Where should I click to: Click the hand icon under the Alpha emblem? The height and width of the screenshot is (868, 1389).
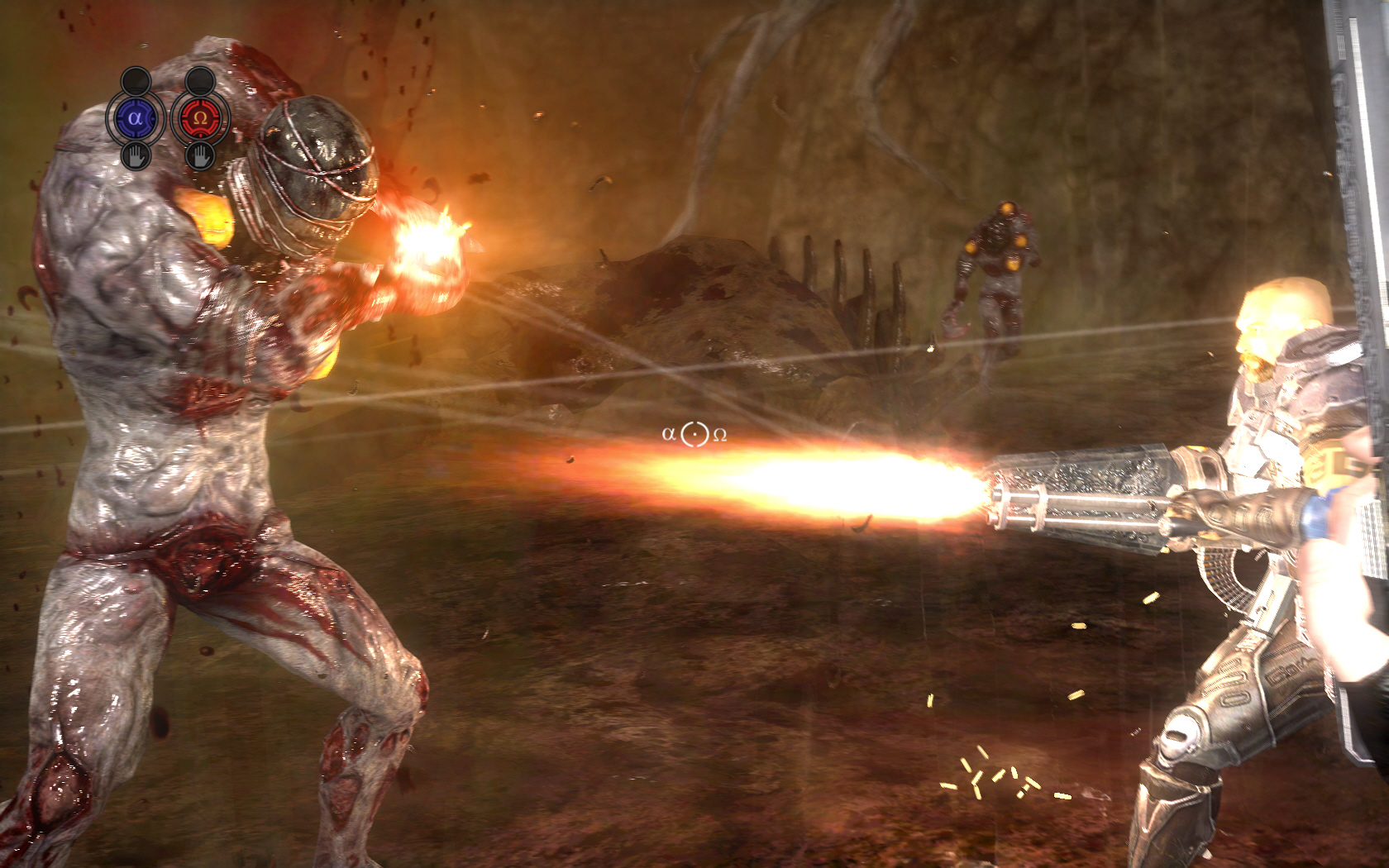pos(136,155)
